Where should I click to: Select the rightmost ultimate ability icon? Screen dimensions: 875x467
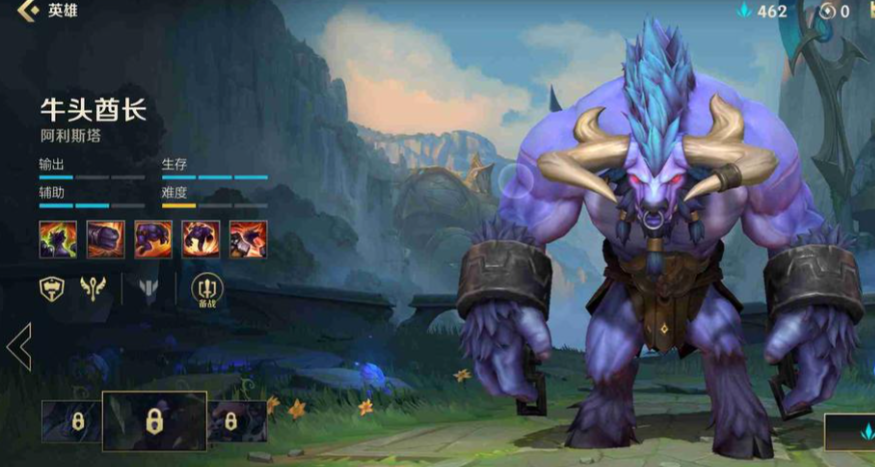click(x=248, y=239)
